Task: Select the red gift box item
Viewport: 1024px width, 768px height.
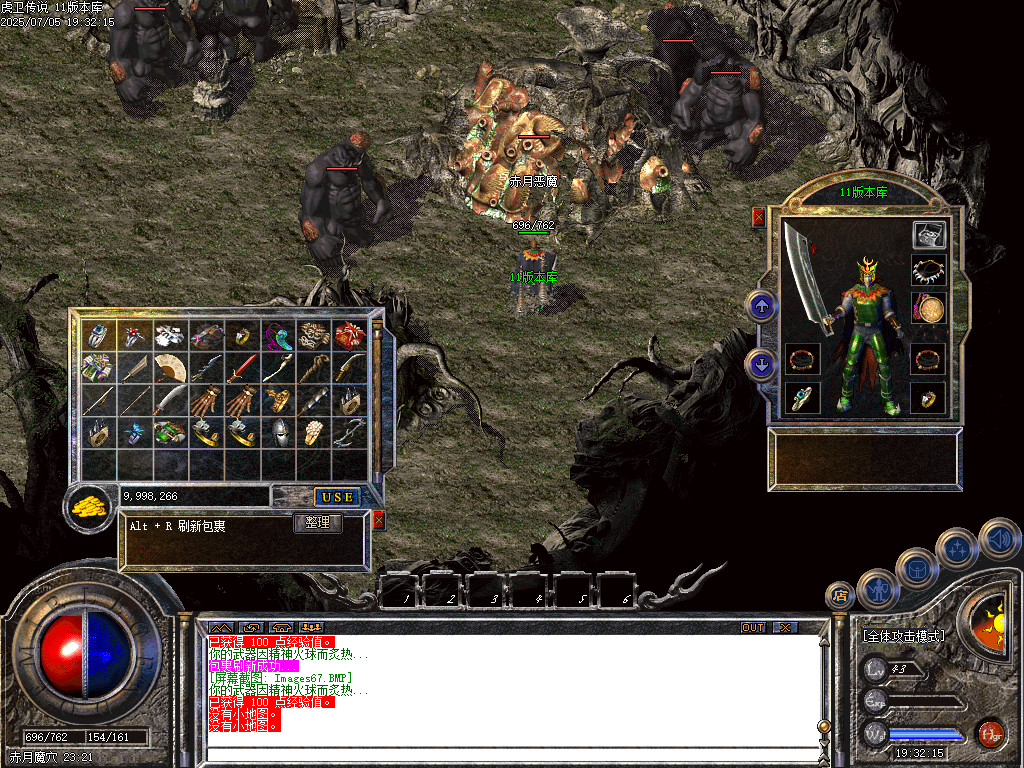Action: (350, 335)
